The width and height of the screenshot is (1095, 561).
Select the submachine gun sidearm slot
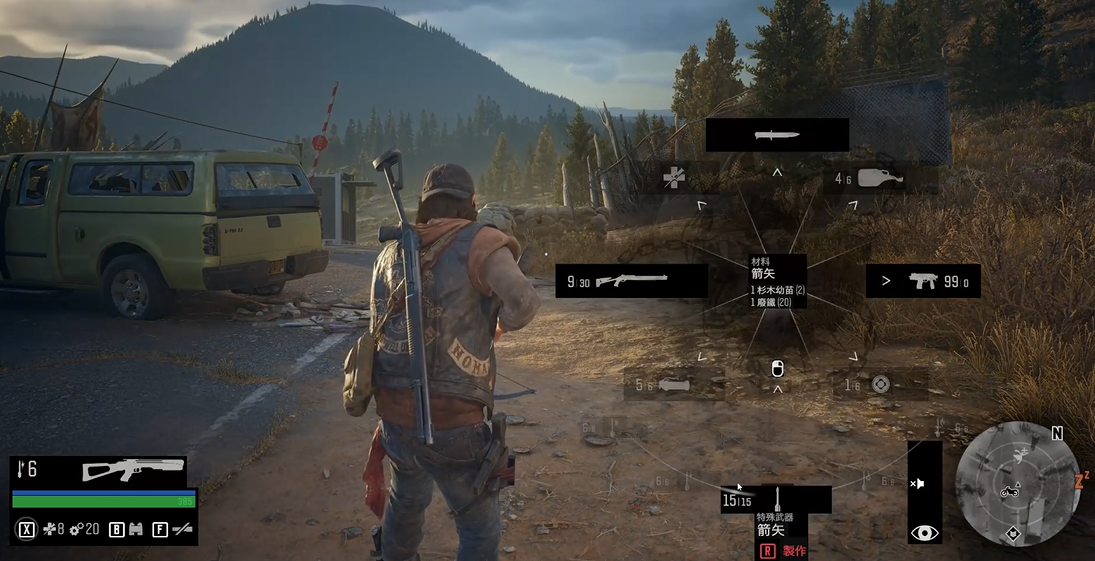pos(922,281)
